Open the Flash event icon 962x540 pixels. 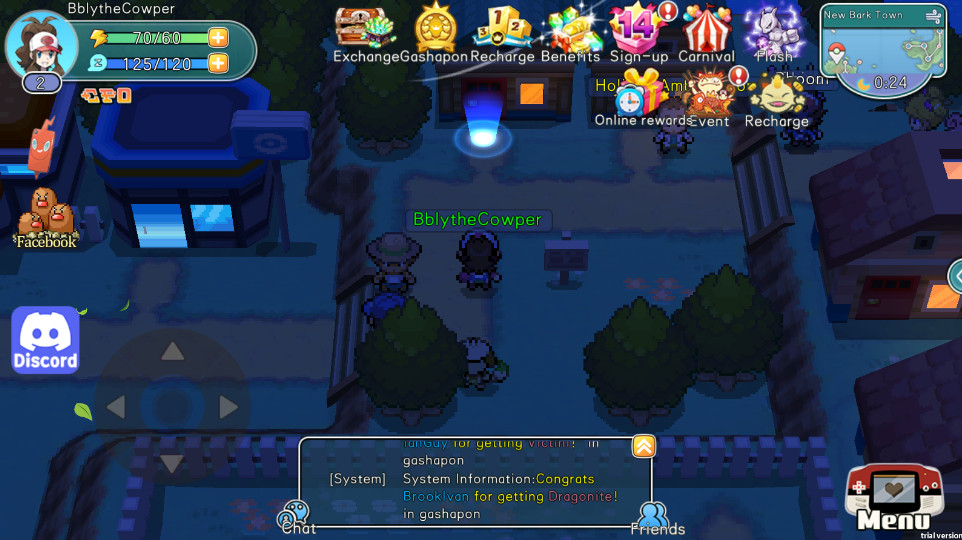click(775, 30)
